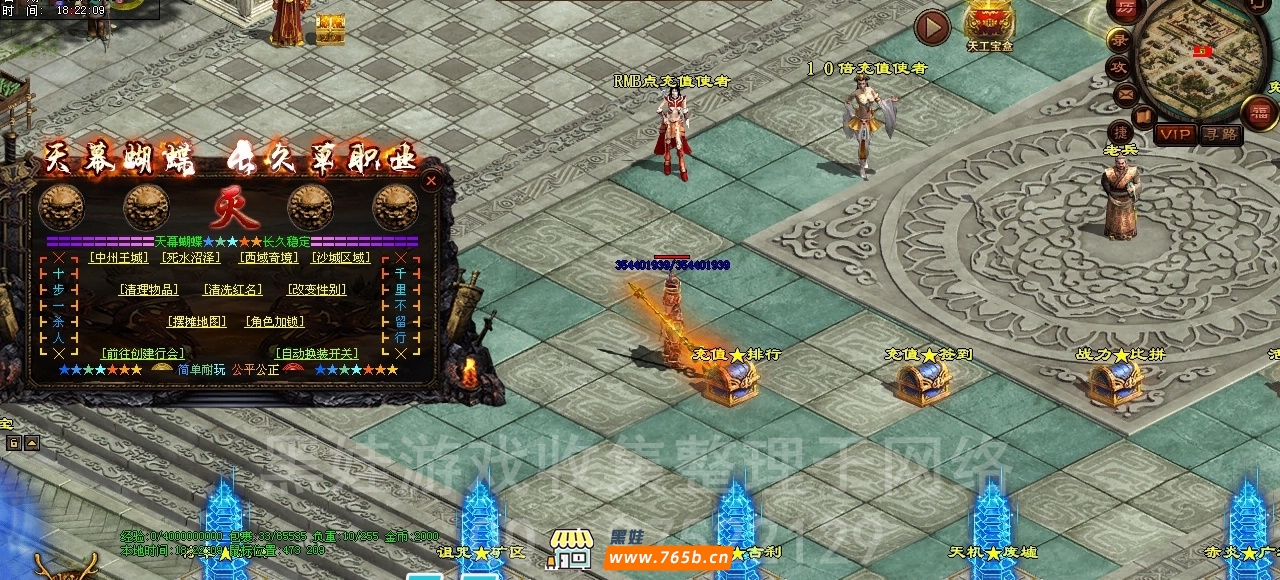1280x580 pixels.
Task: Select the 攻 attack mode button
Action: pyautogui.click(x=1119, y=68)
